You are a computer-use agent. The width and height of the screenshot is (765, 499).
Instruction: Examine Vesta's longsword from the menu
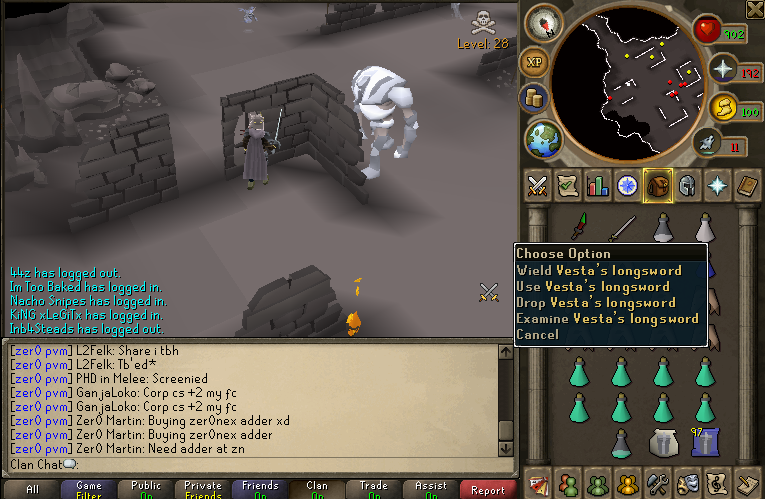tap(607, 318)
